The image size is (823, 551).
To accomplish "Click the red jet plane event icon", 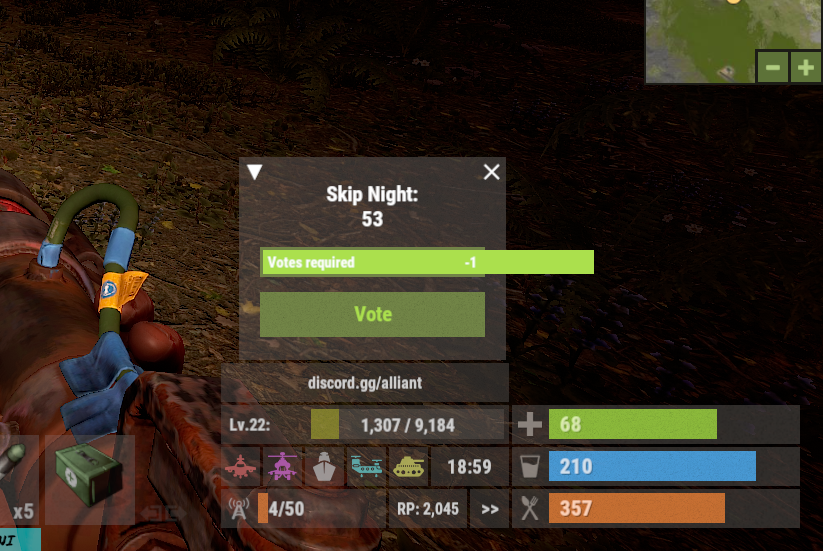I will 243,466.
